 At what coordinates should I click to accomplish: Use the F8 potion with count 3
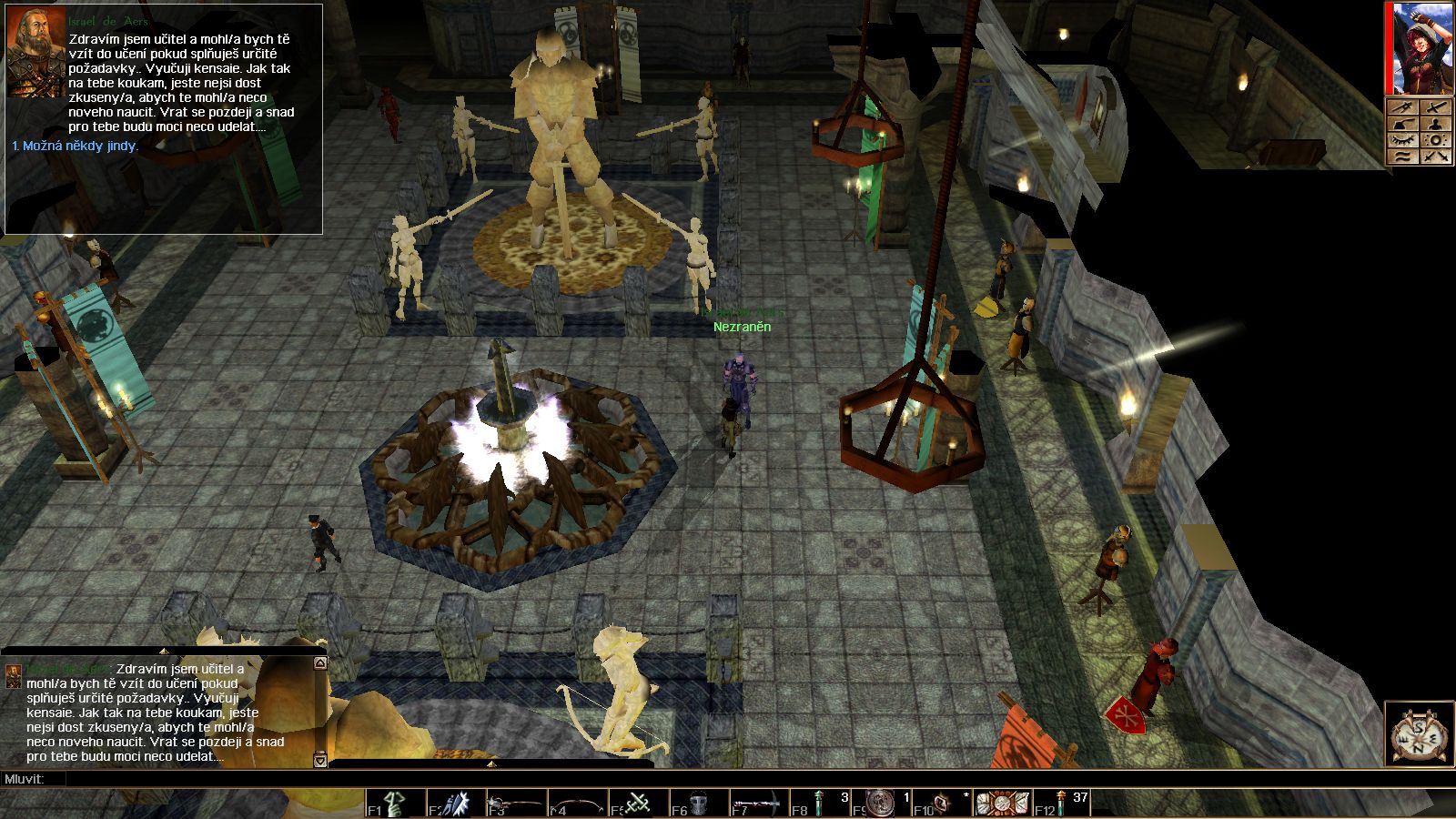point(819,804)
